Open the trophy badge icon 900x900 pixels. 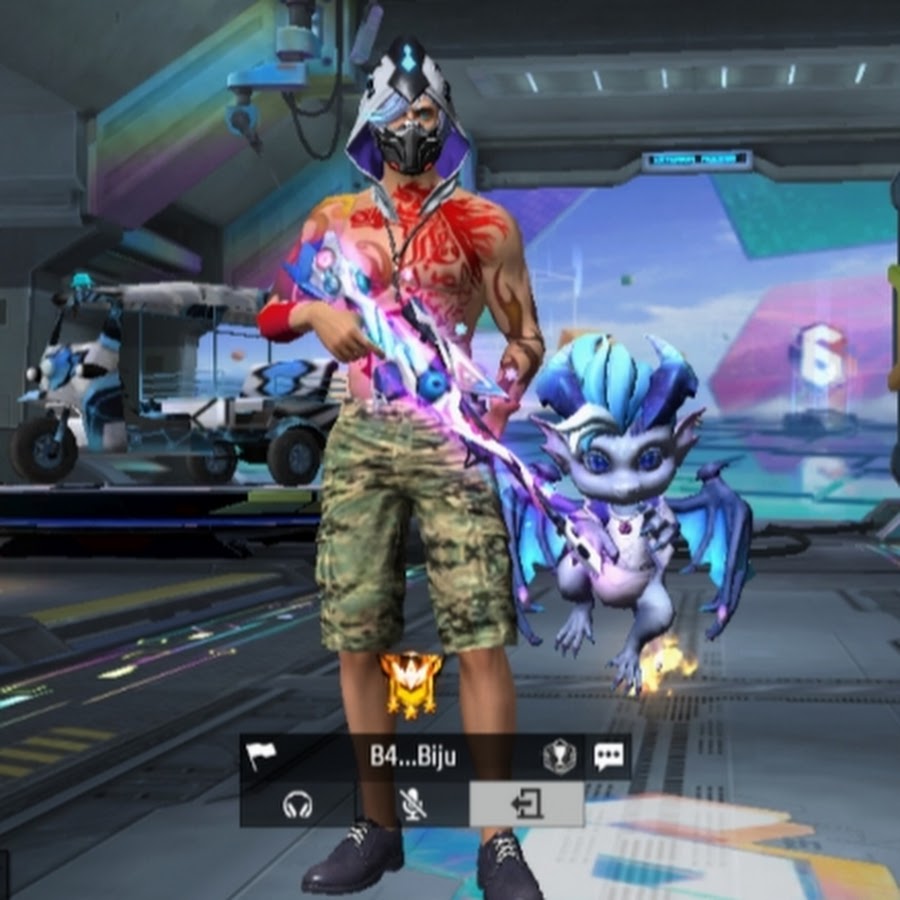tap(559, 757)
